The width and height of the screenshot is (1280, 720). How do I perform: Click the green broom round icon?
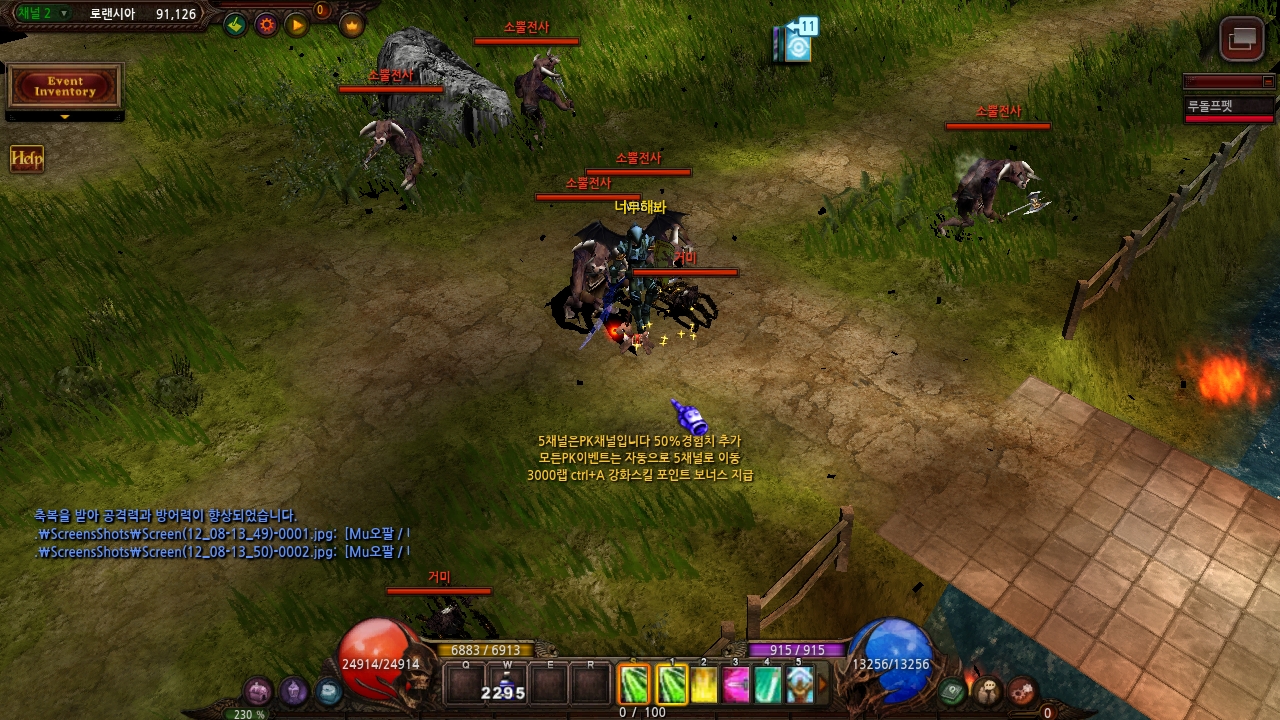pos(235,25)
